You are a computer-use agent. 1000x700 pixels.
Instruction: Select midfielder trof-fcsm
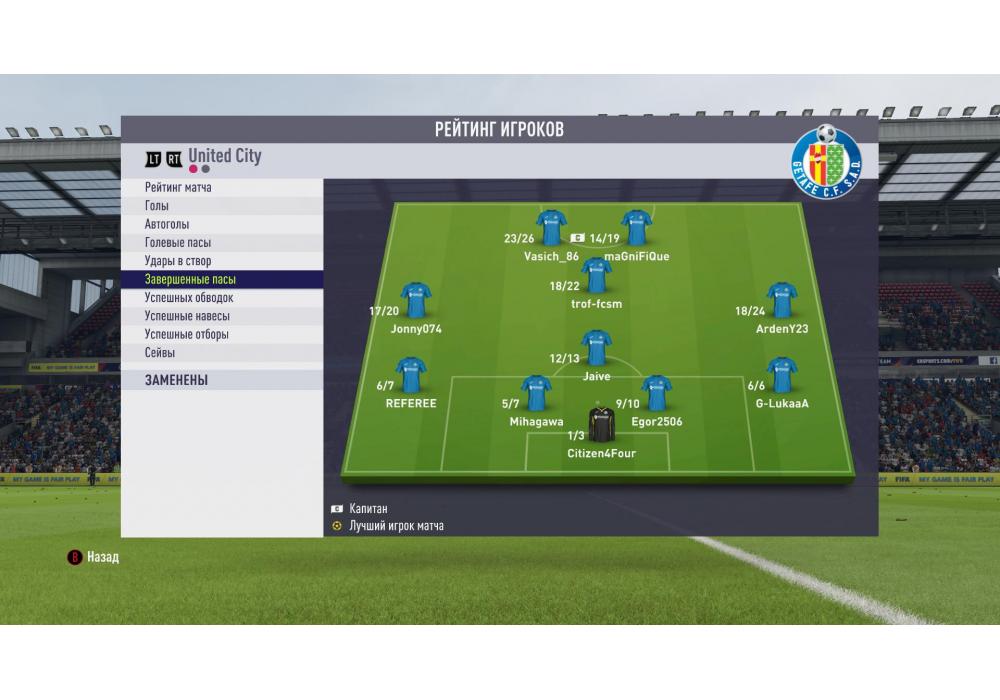(596, 275)
